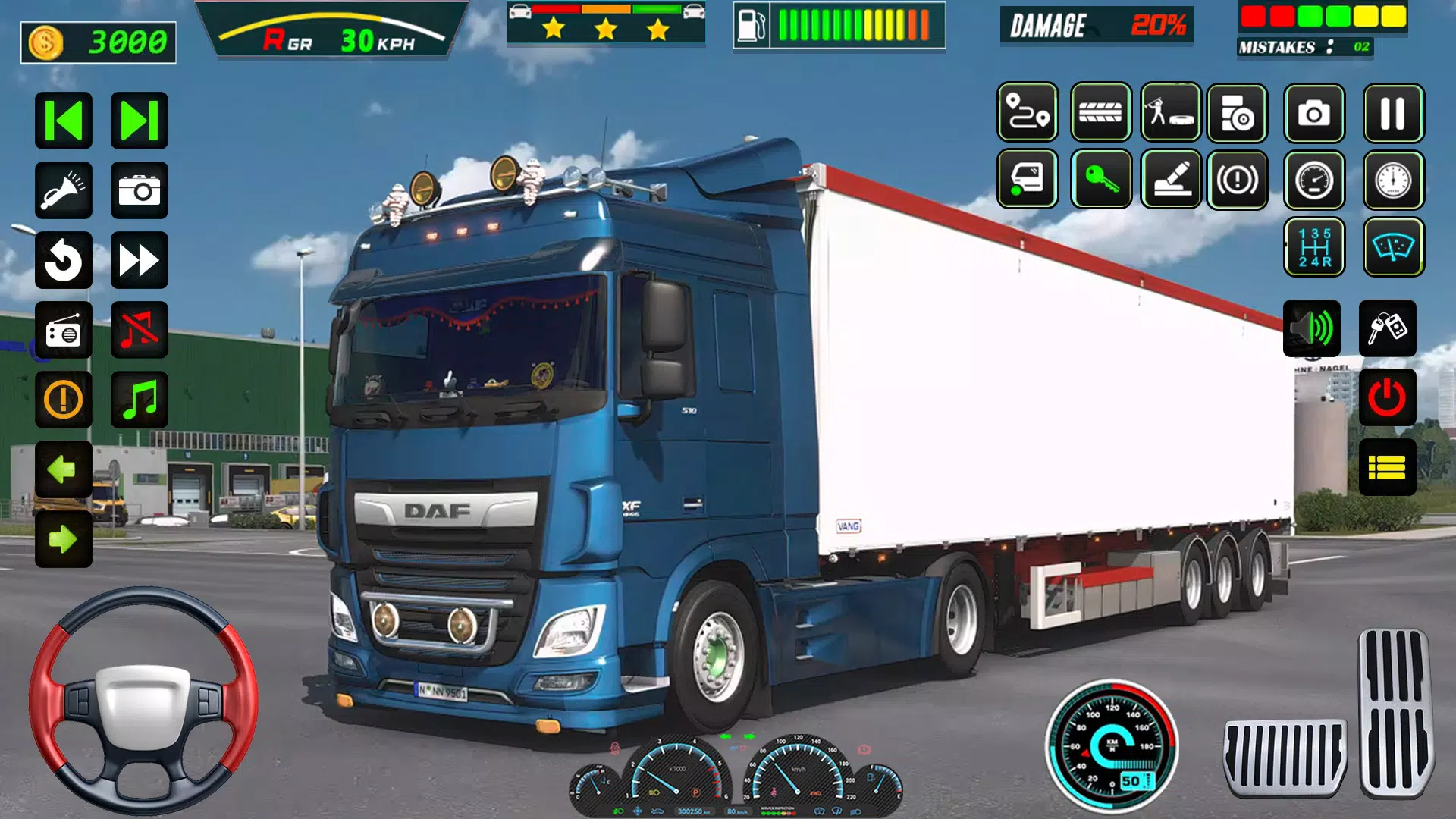This screenshot has height=819, width=1456.
Task: Toggle the truck door open indicator
Action: point(1026,180)
